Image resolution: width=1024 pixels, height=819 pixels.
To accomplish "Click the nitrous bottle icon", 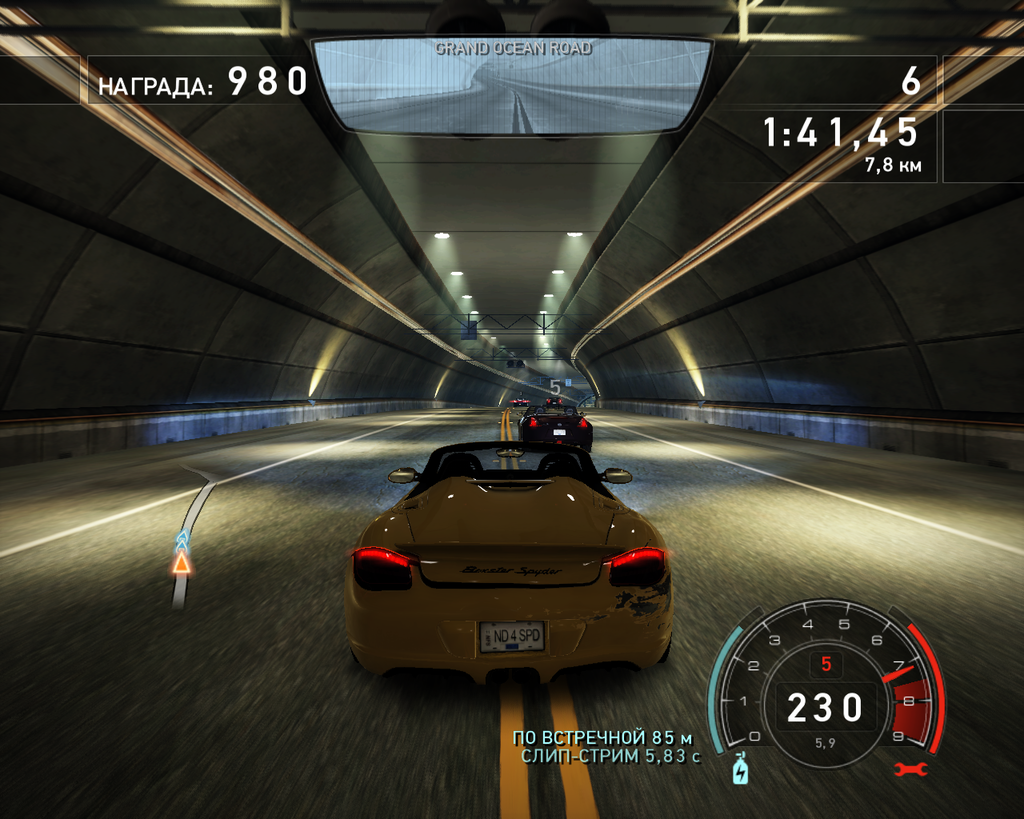I will click(x=740, y=768).
